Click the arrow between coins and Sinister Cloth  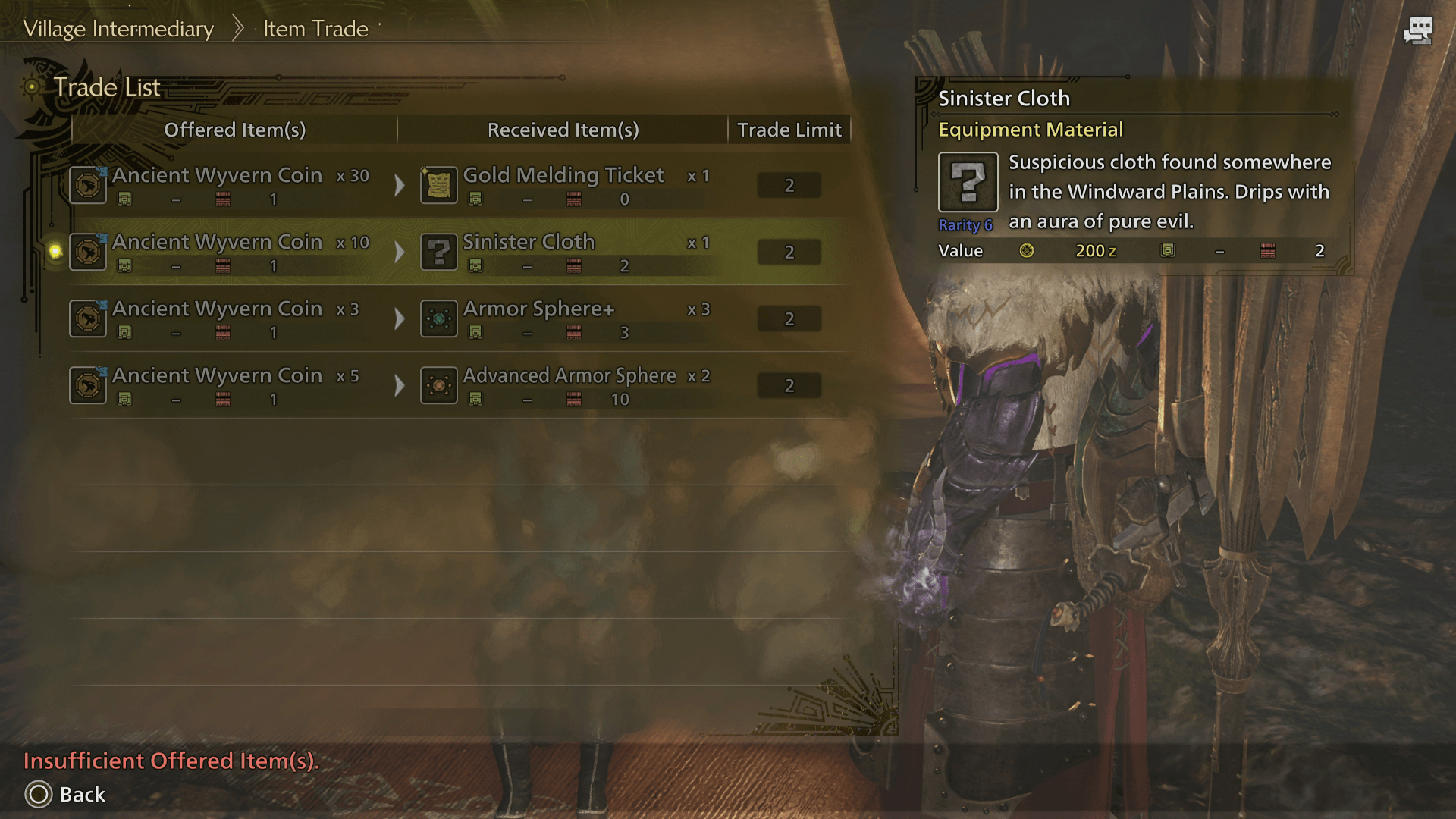400,251
